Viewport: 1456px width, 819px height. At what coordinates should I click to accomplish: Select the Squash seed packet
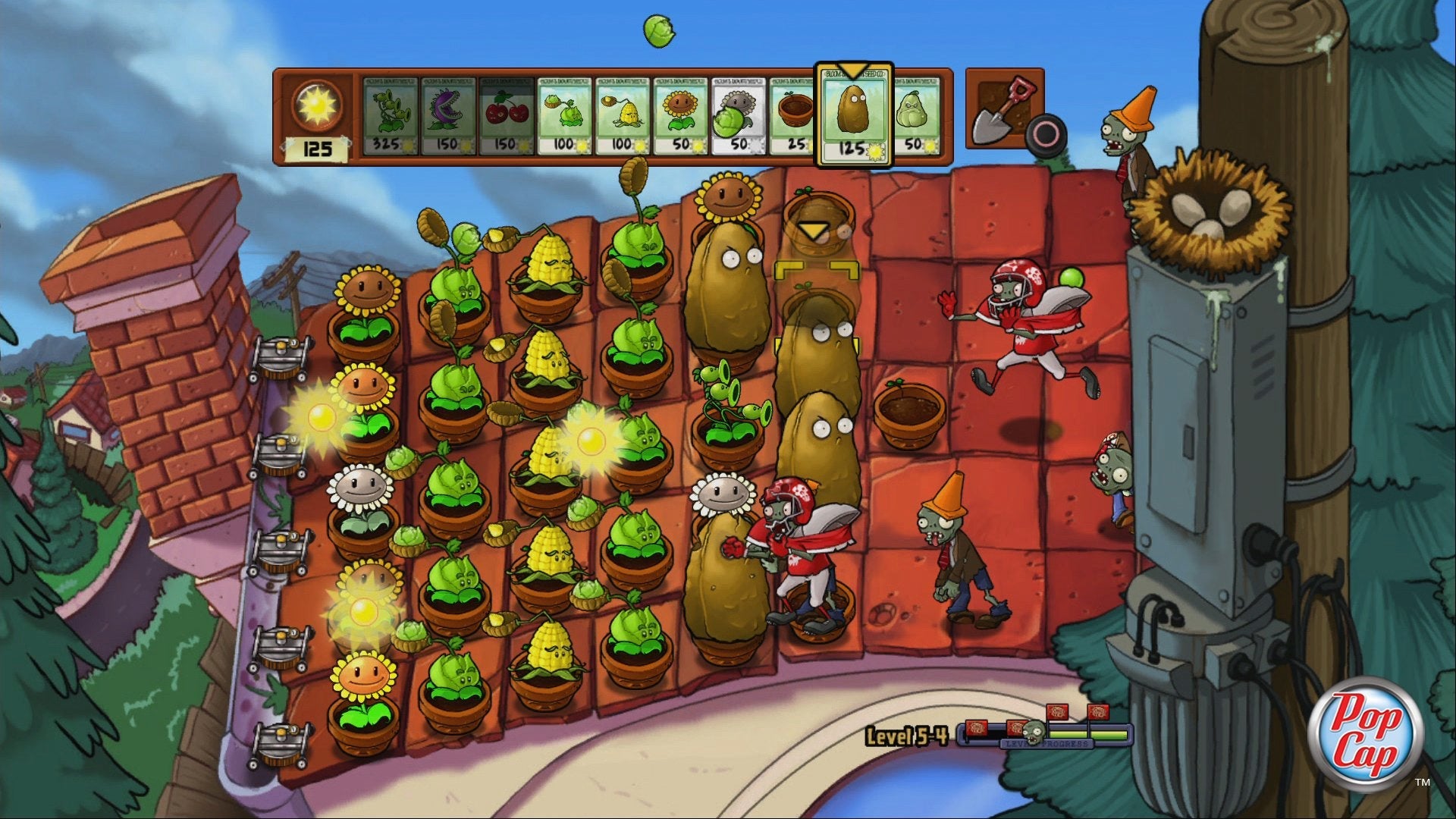(x=915, y=116)
